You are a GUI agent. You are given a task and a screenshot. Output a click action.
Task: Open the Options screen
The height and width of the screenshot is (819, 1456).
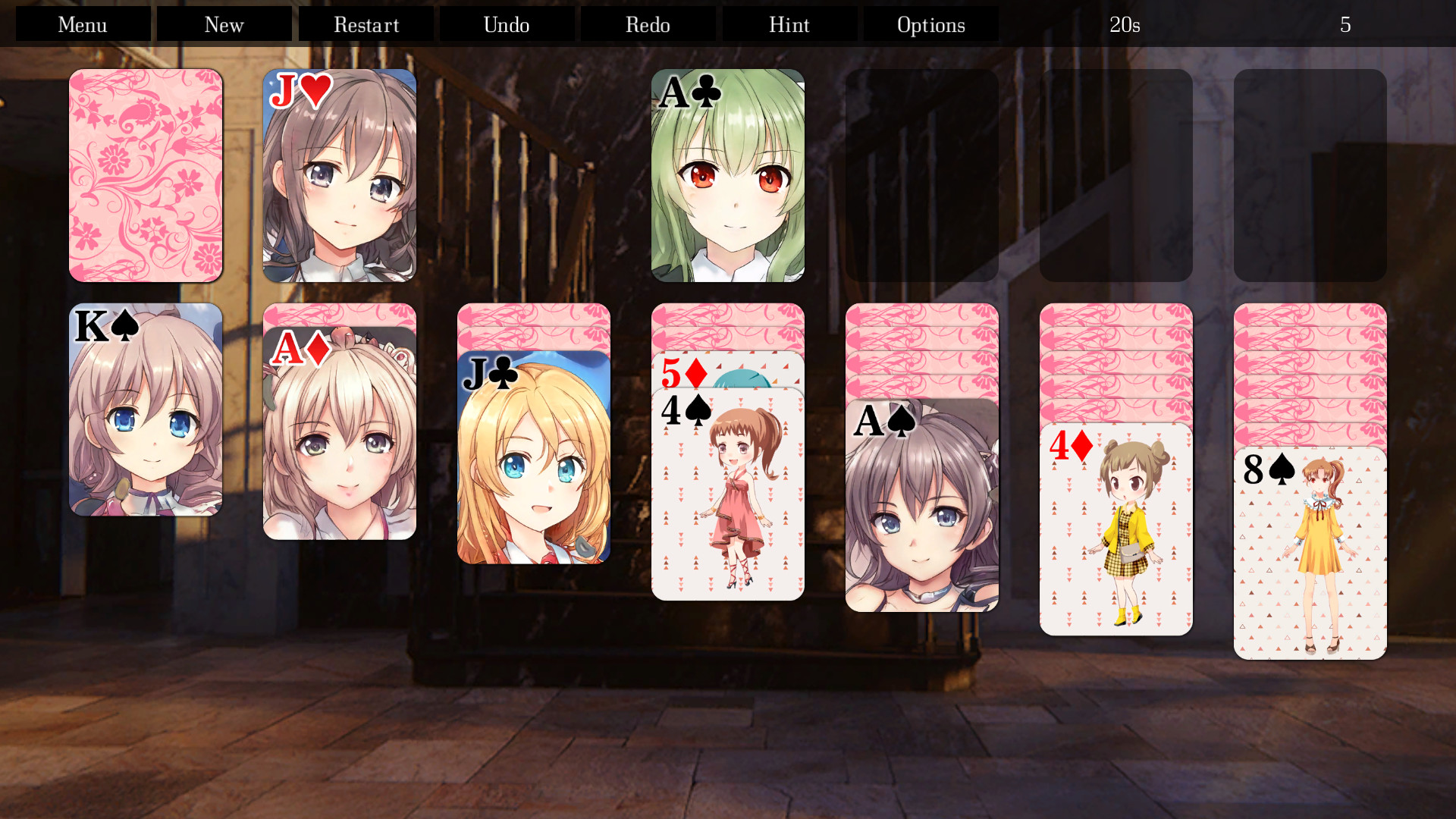[x=930, y=24]
